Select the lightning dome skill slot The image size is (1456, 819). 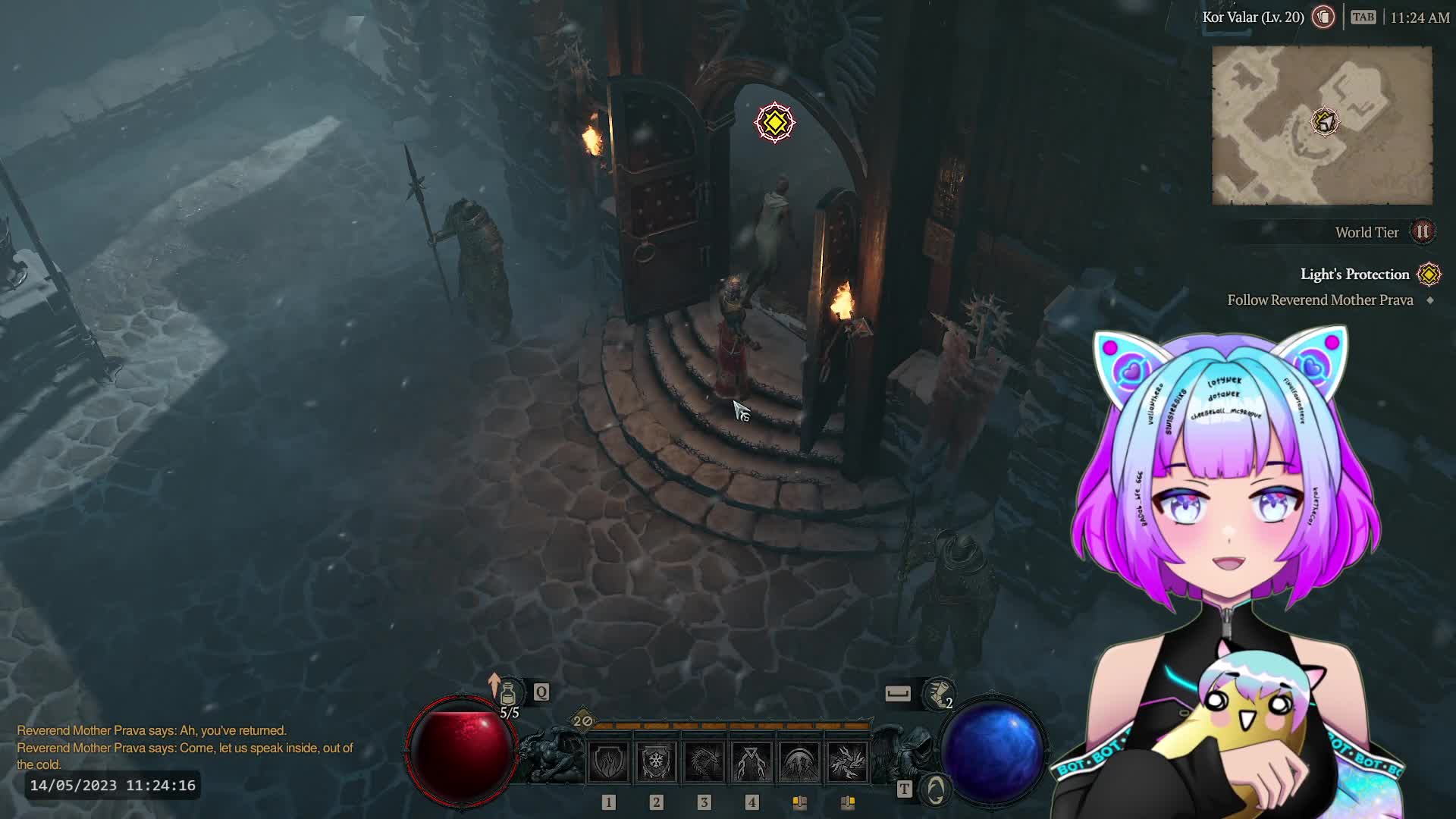(x=799, y=761)
